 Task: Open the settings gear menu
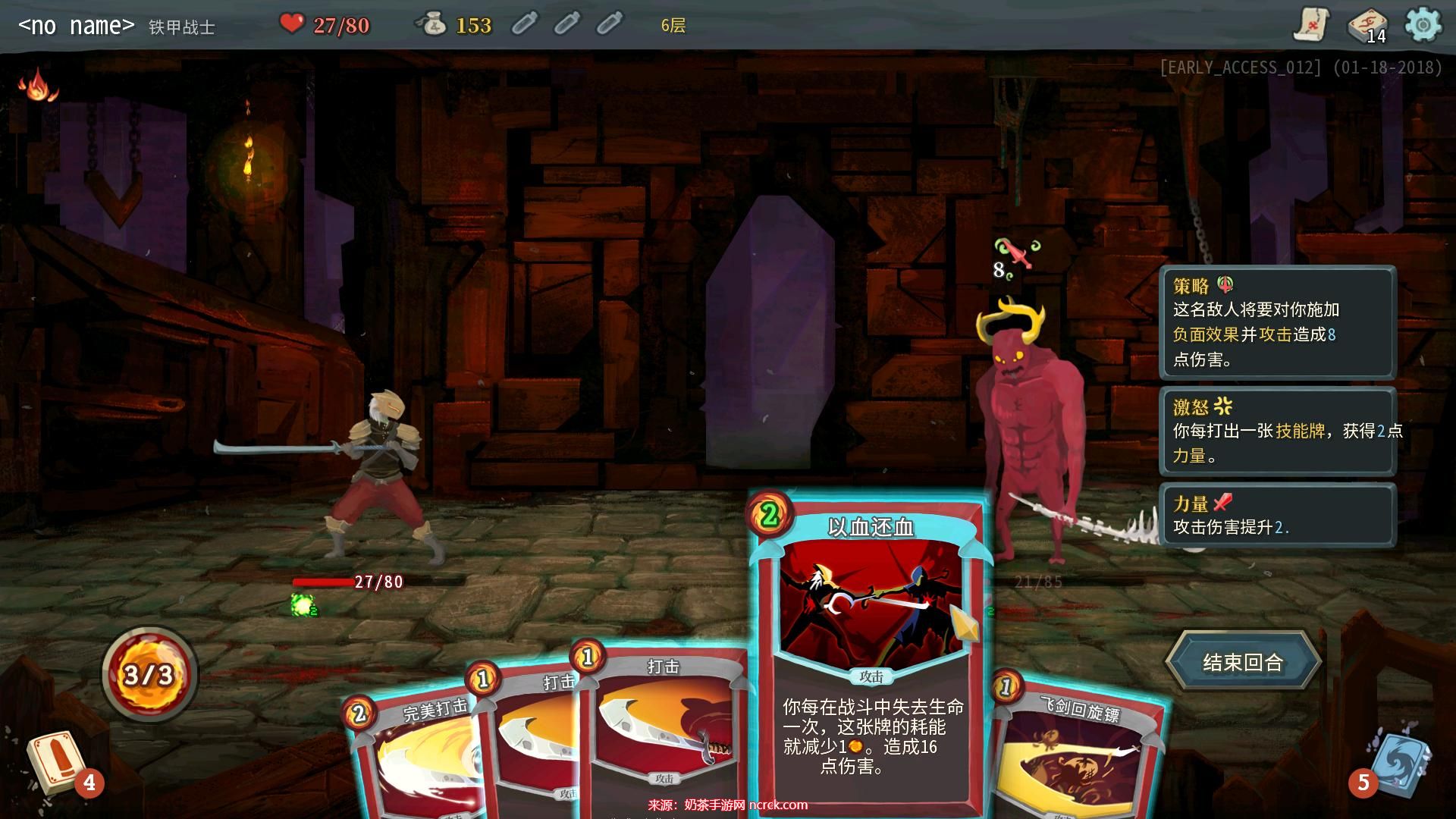[x=1423, y=25]
